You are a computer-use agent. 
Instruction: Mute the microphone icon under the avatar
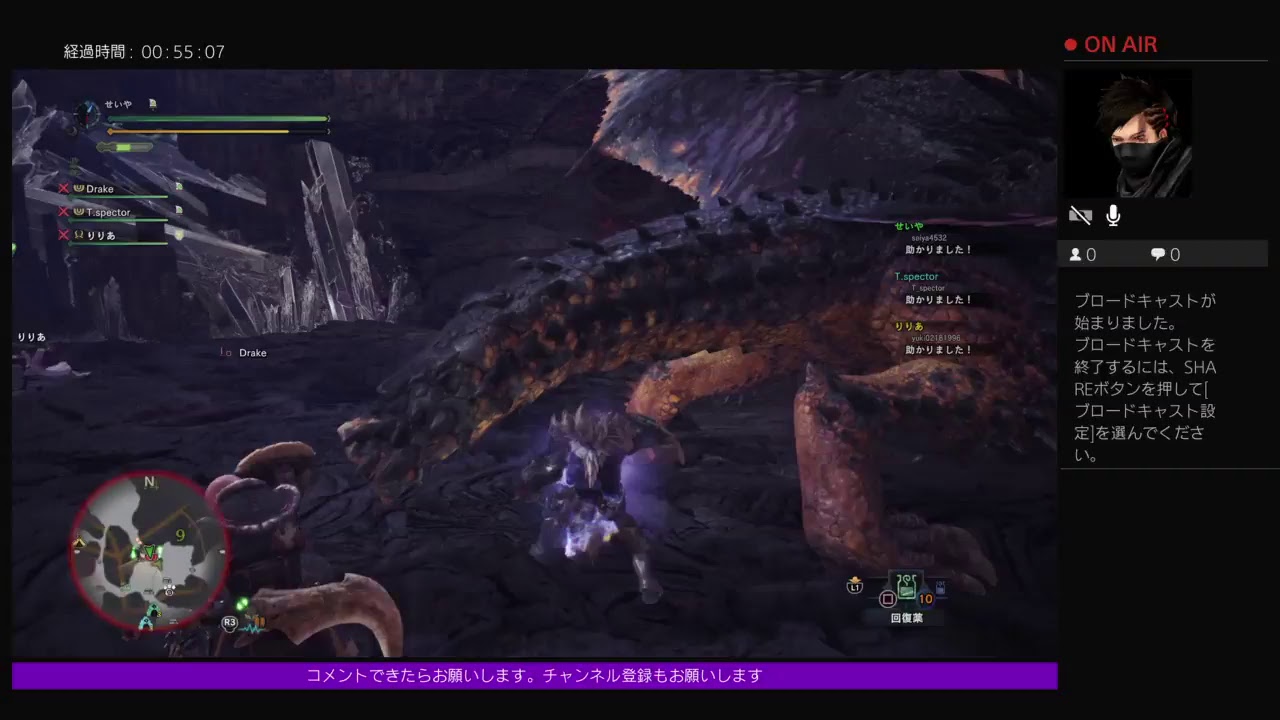(1113, 214)
